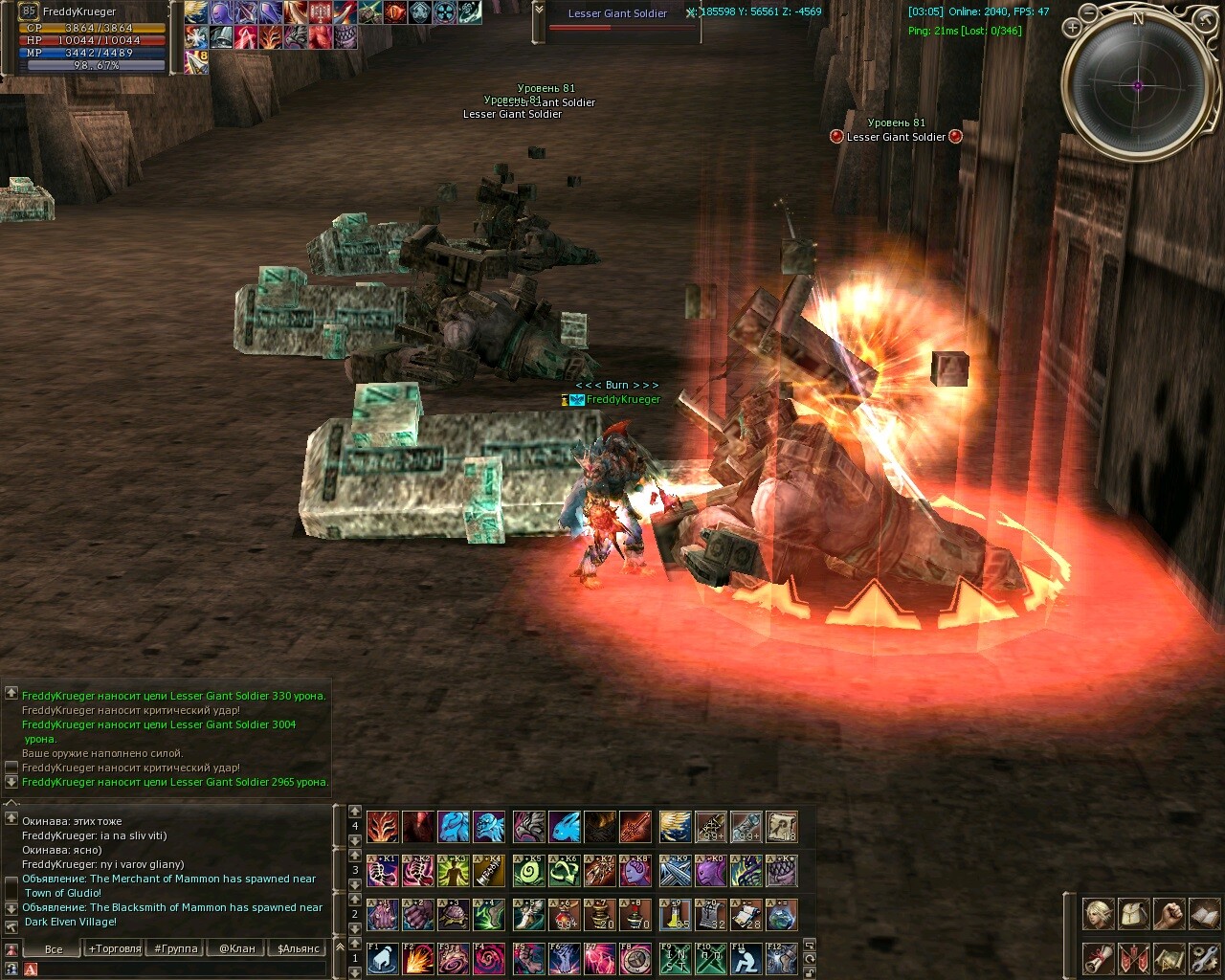Screen dimensions: 1225x980
Task: Switch to the $Альянс chat tab
Action: pyautogui.click(x=298, y=948)
